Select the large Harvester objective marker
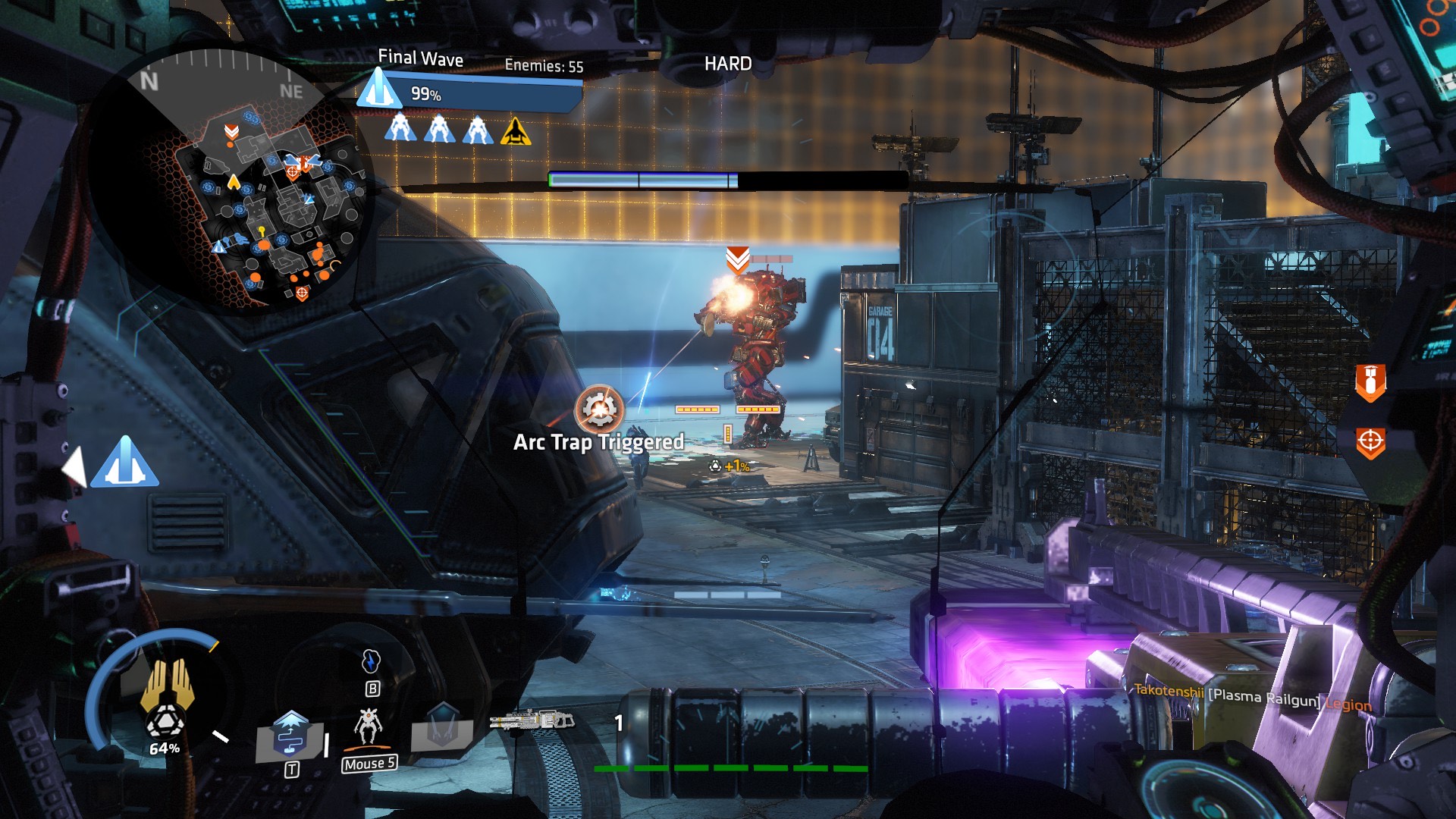Viewport: 1456px width, 819px height. click(124, 463)
